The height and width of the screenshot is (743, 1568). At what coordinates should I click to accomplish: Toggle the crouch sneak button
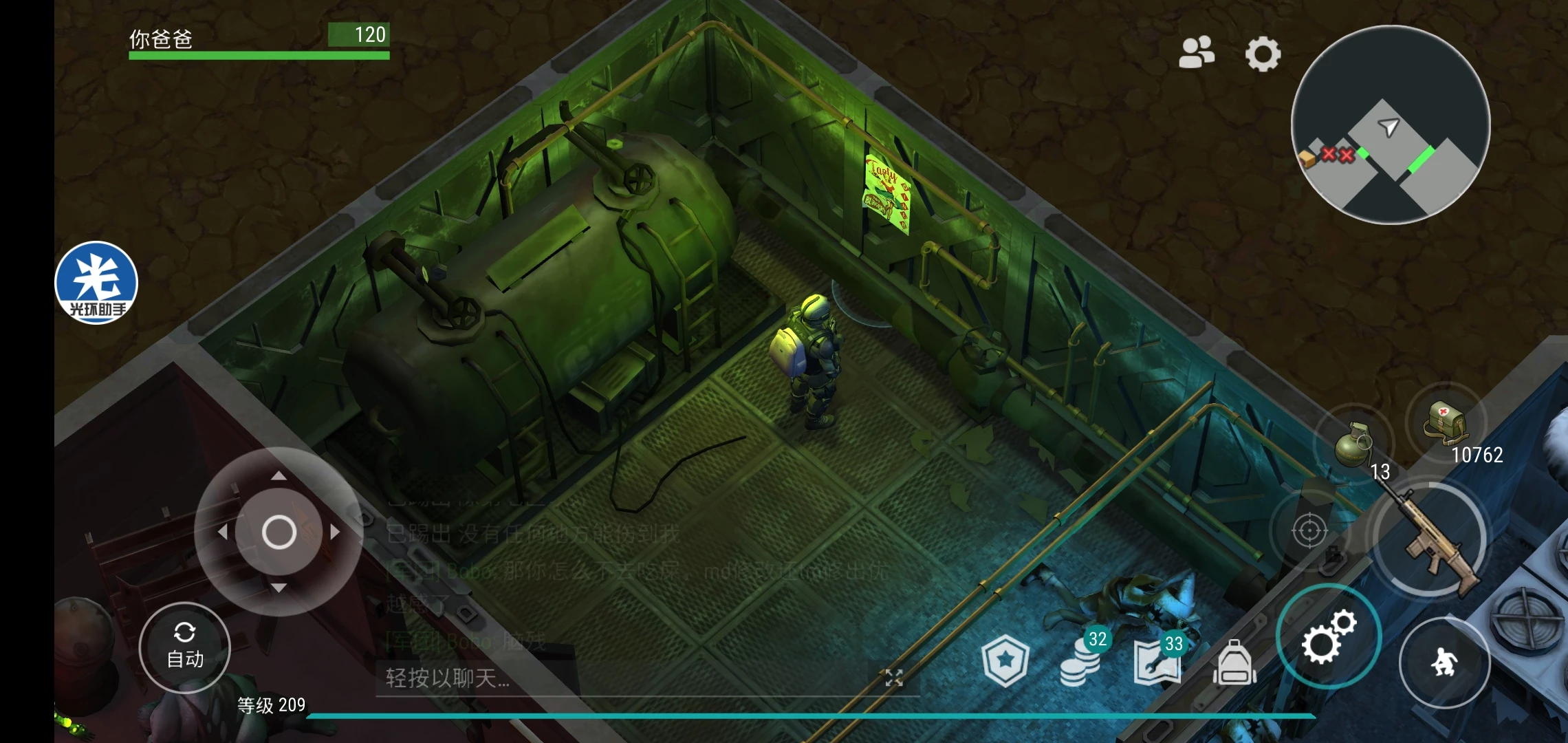(x=1444, y=663)
